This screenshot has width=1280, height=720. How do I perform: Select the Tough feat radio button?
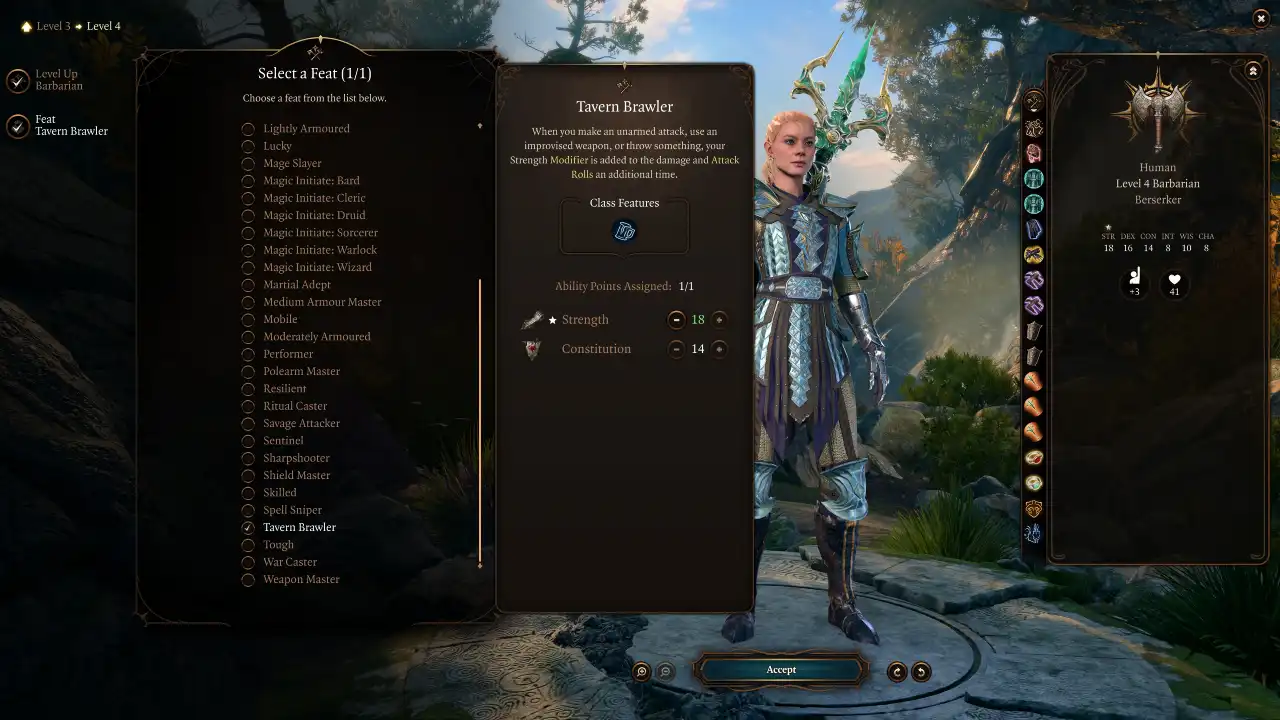tap(248, 544)
